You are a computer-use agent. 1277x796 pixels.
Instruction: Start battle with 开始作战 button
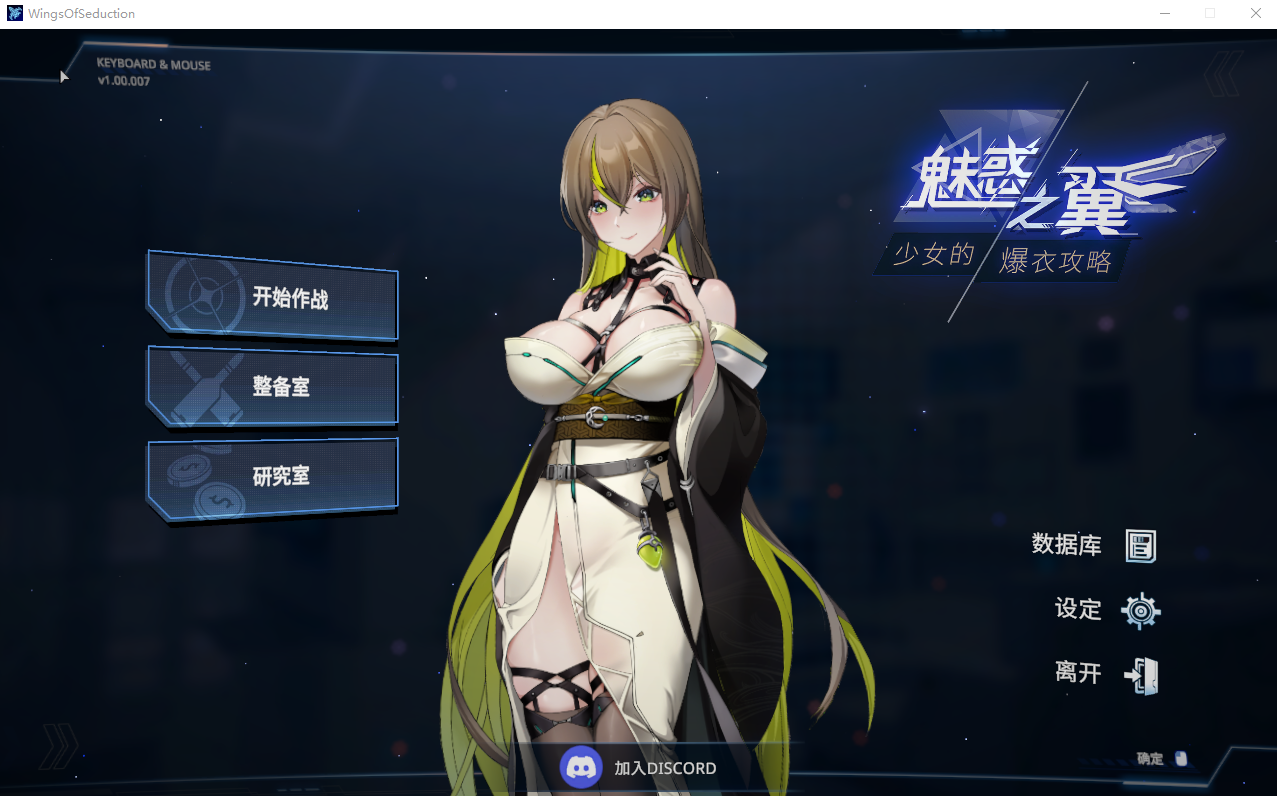(x=273, y=297)
